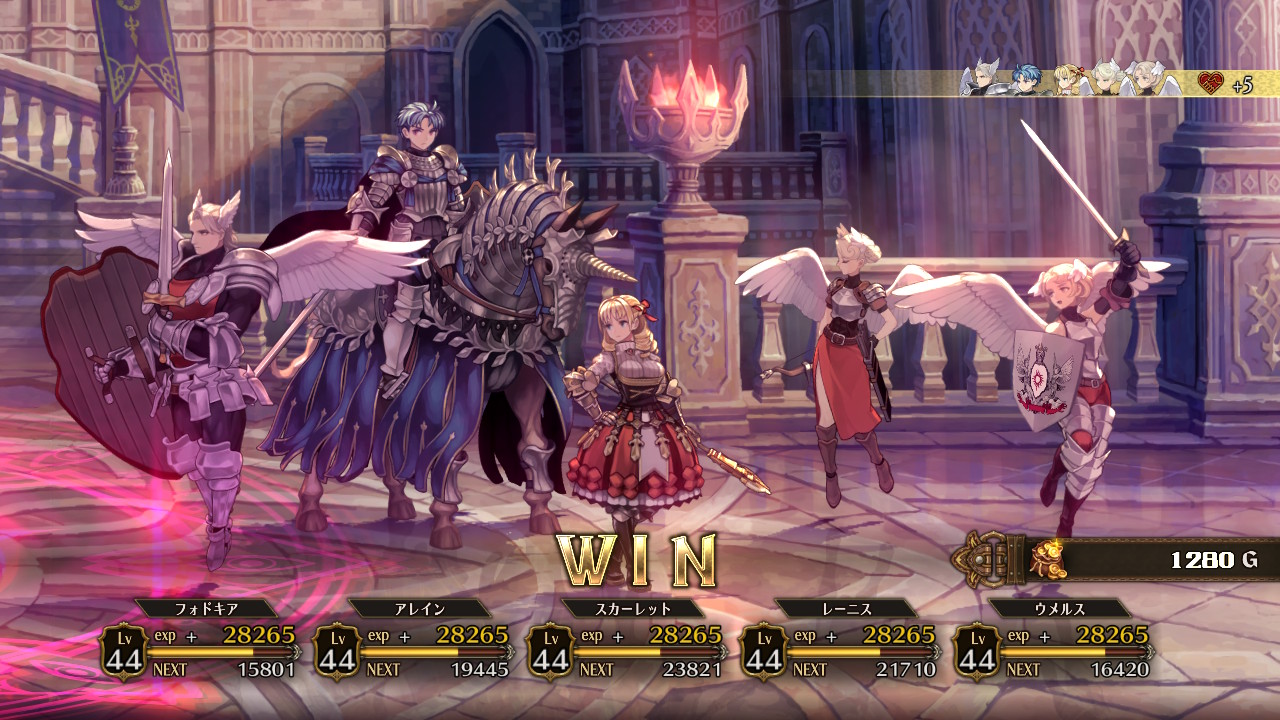The height and width of the screenshot is (720, 1280).
Task: Click the rapport heart icon
Action: (1211, 83)
